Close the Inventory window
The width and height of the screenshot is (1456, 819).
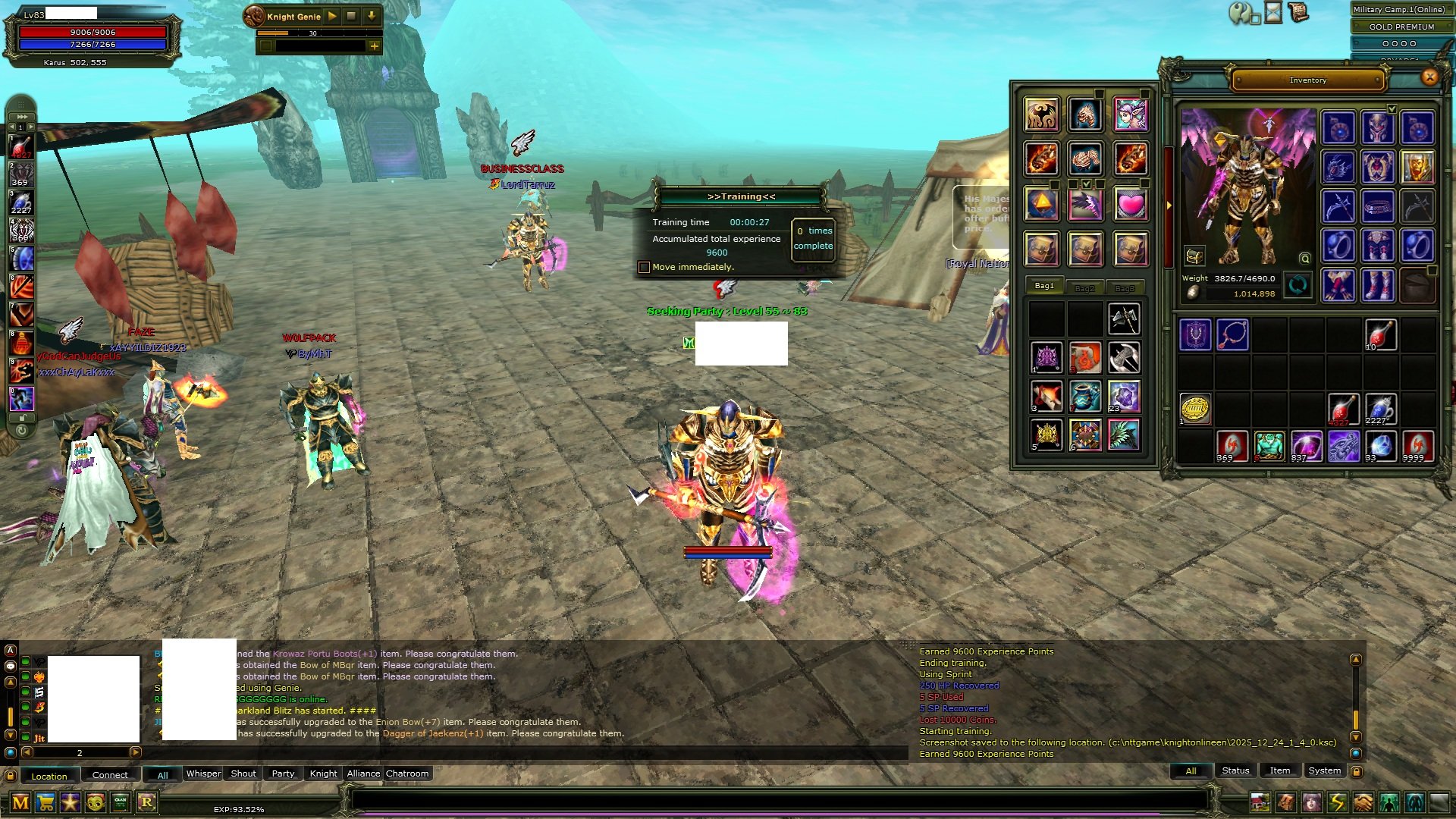click(1429, 77)
